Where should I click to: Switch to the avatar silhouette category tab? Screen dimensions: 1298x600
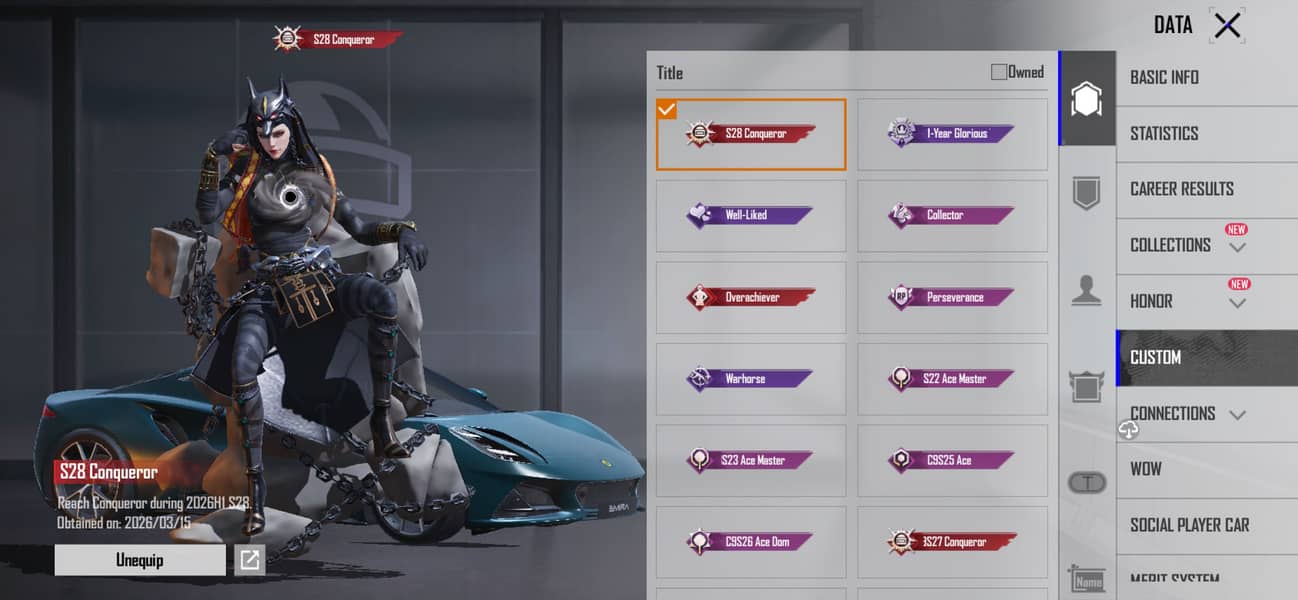[x=1087, y=290]
